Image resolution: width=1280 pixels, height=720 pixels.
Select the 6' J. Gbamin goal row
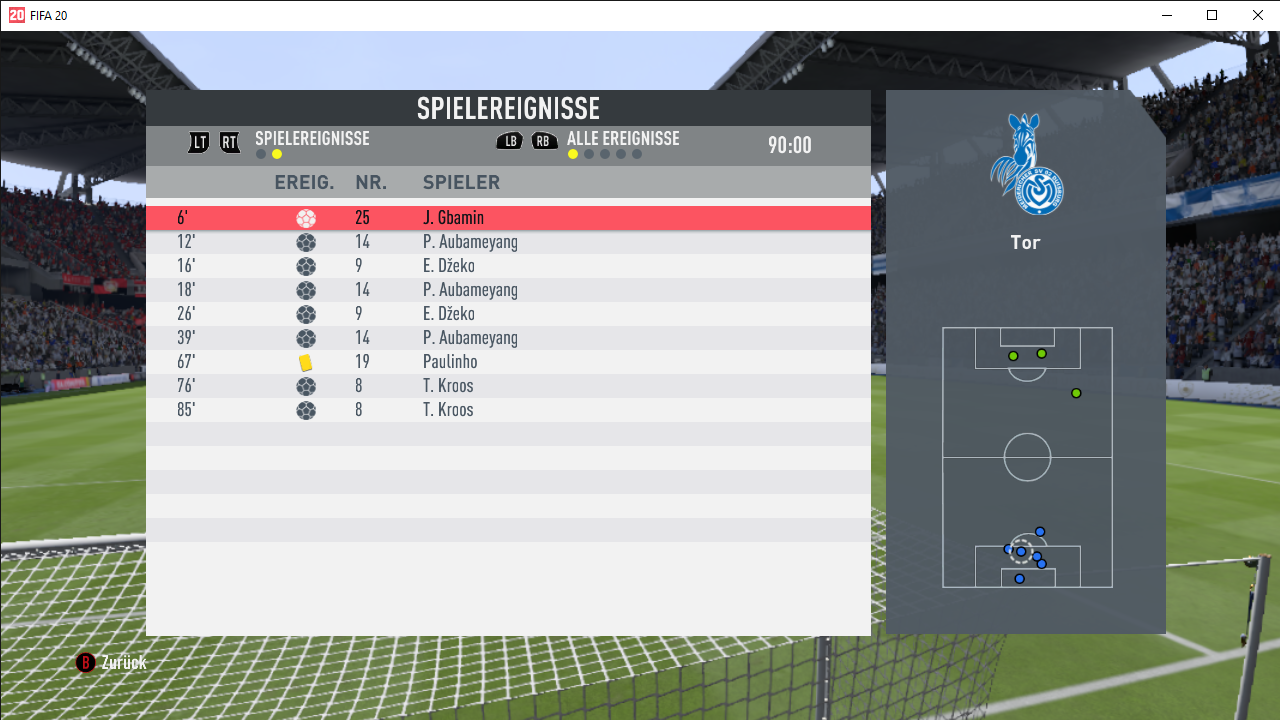coord(508,218)
